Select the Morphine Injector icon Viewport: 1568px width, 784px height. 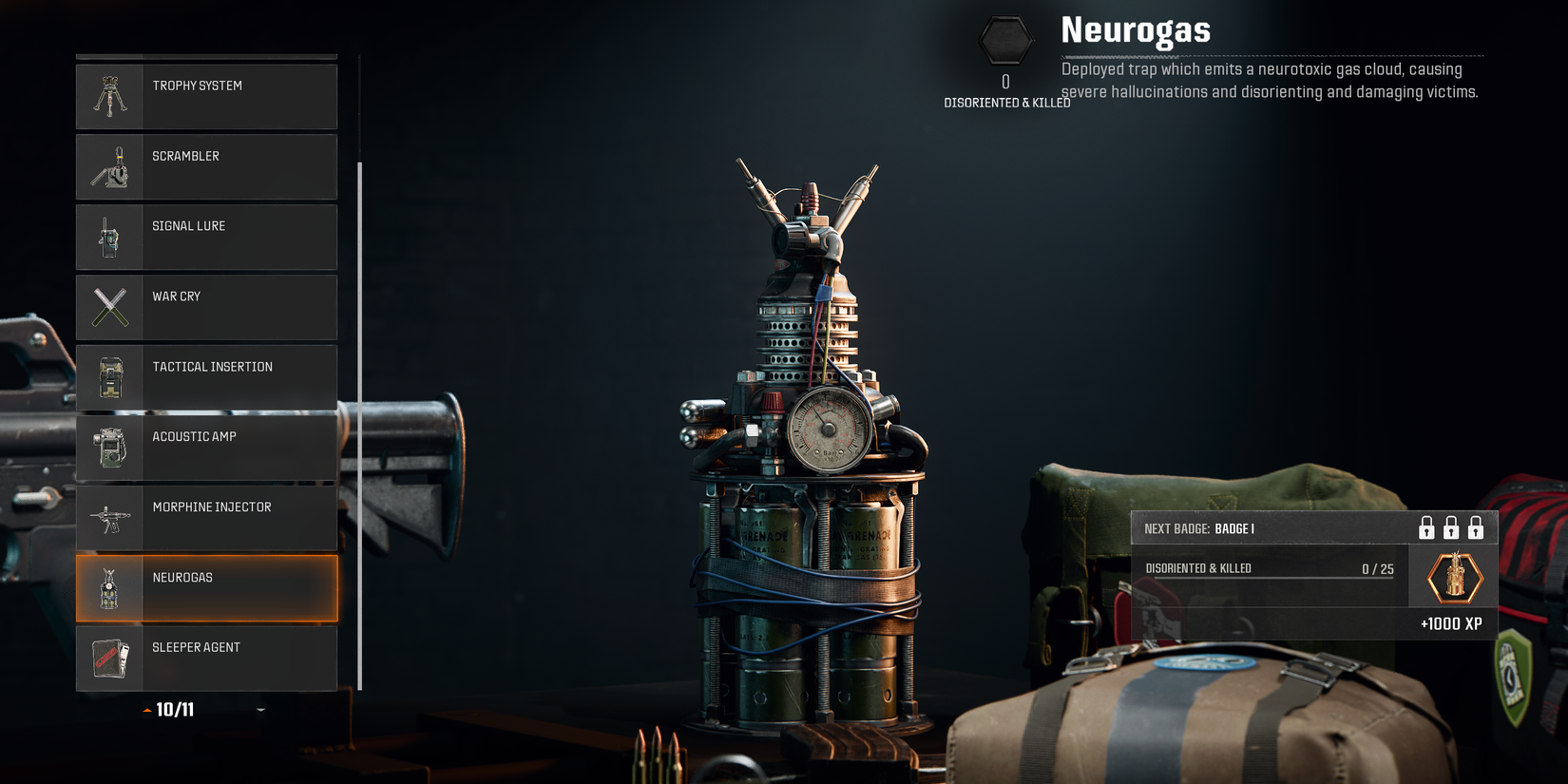pyautogui.click(x=111, y=517)
